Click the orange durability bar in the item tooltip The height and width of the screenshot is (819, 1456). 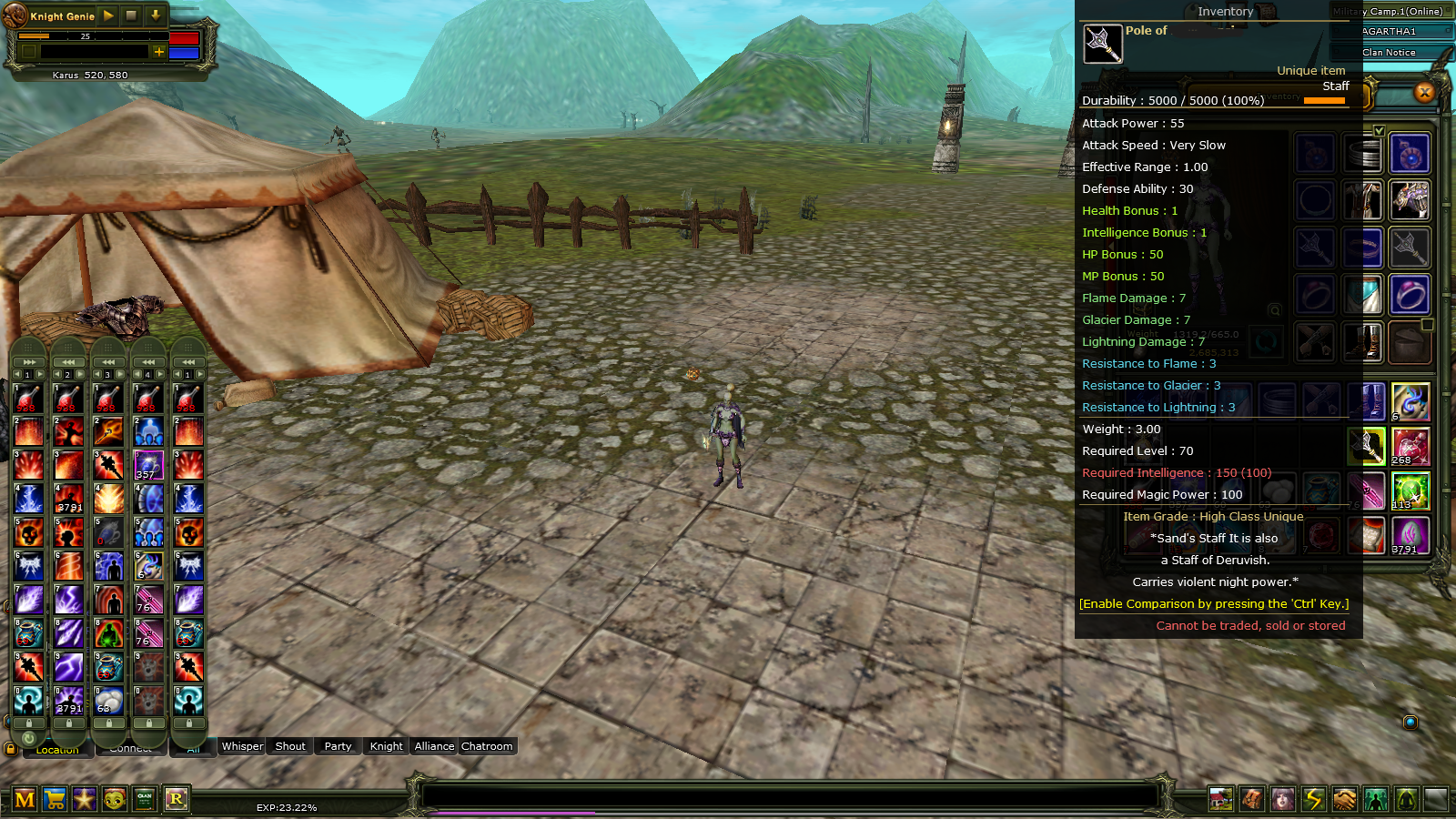[1325, 102]
